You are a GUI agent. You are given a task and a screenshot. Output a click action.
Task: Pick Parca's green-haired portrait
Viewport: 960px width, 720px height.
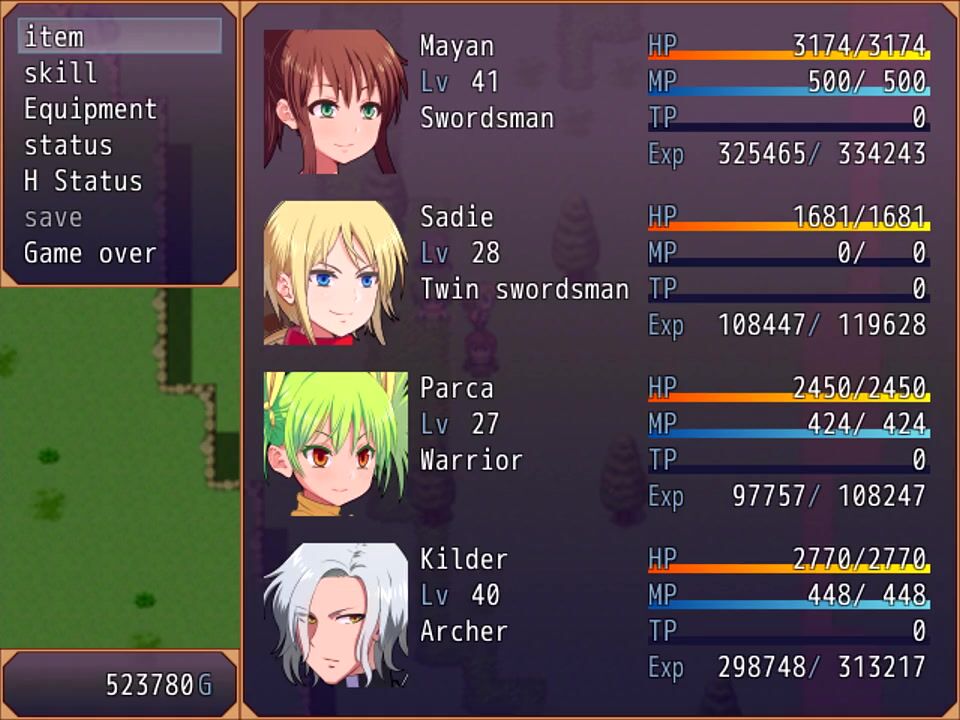335,443
